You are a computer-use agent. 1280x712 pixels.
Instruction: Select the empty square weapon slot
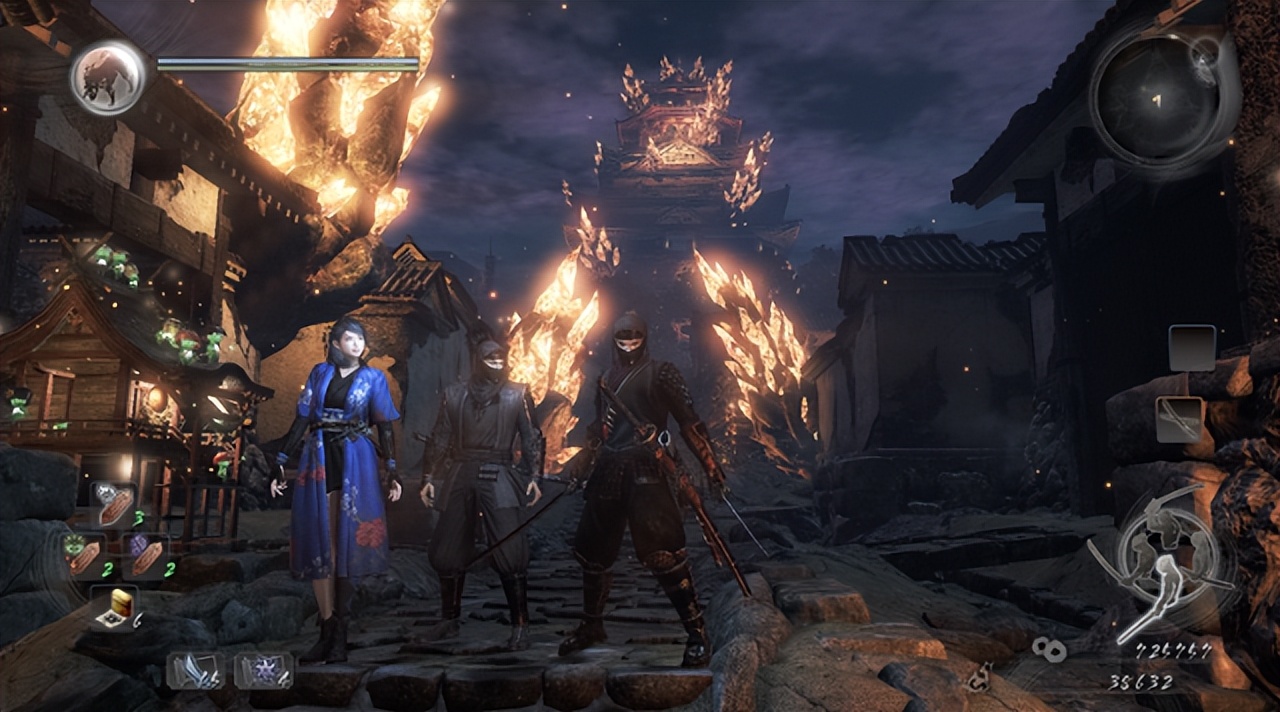[1192, 348]
